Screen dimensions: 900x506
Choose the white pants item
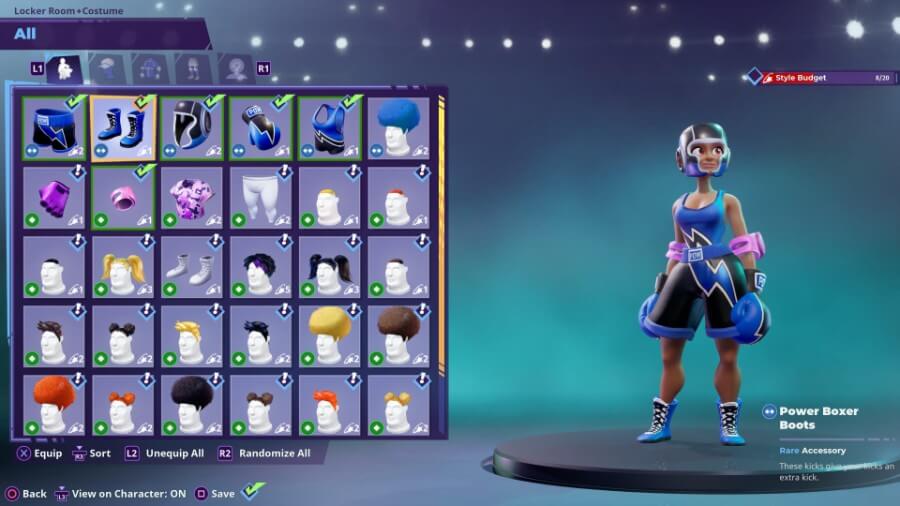tap(260, 197)
